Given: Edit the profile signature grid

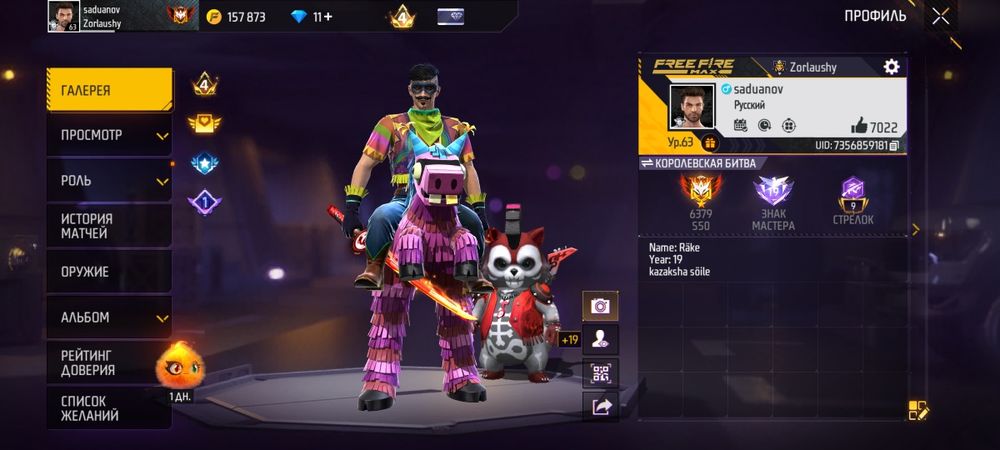Looking at the screenshot, I should click(918, 410).
